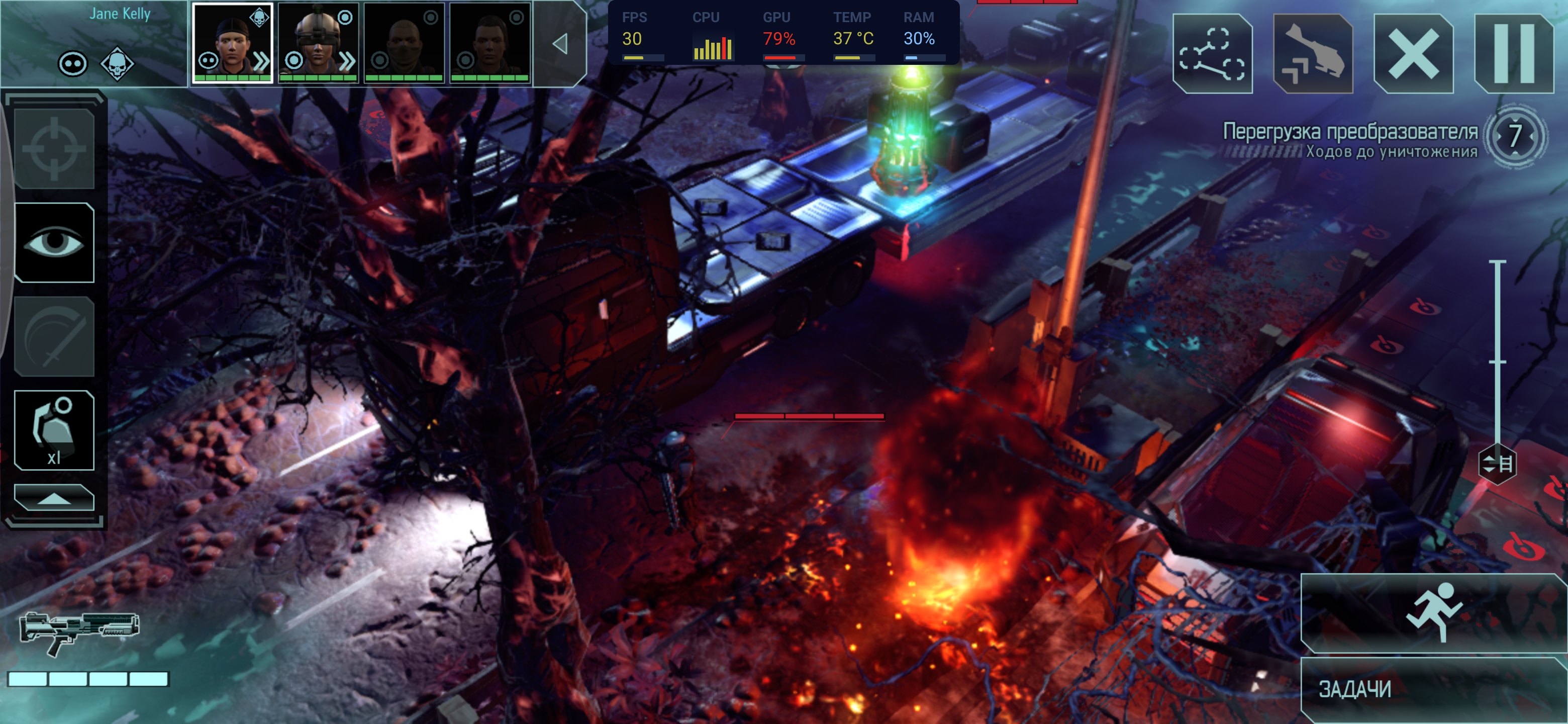Viewport: 1568px width, 724px height.
Task: Activate the eye Overwatch ability
Action: tap(54, 243)
